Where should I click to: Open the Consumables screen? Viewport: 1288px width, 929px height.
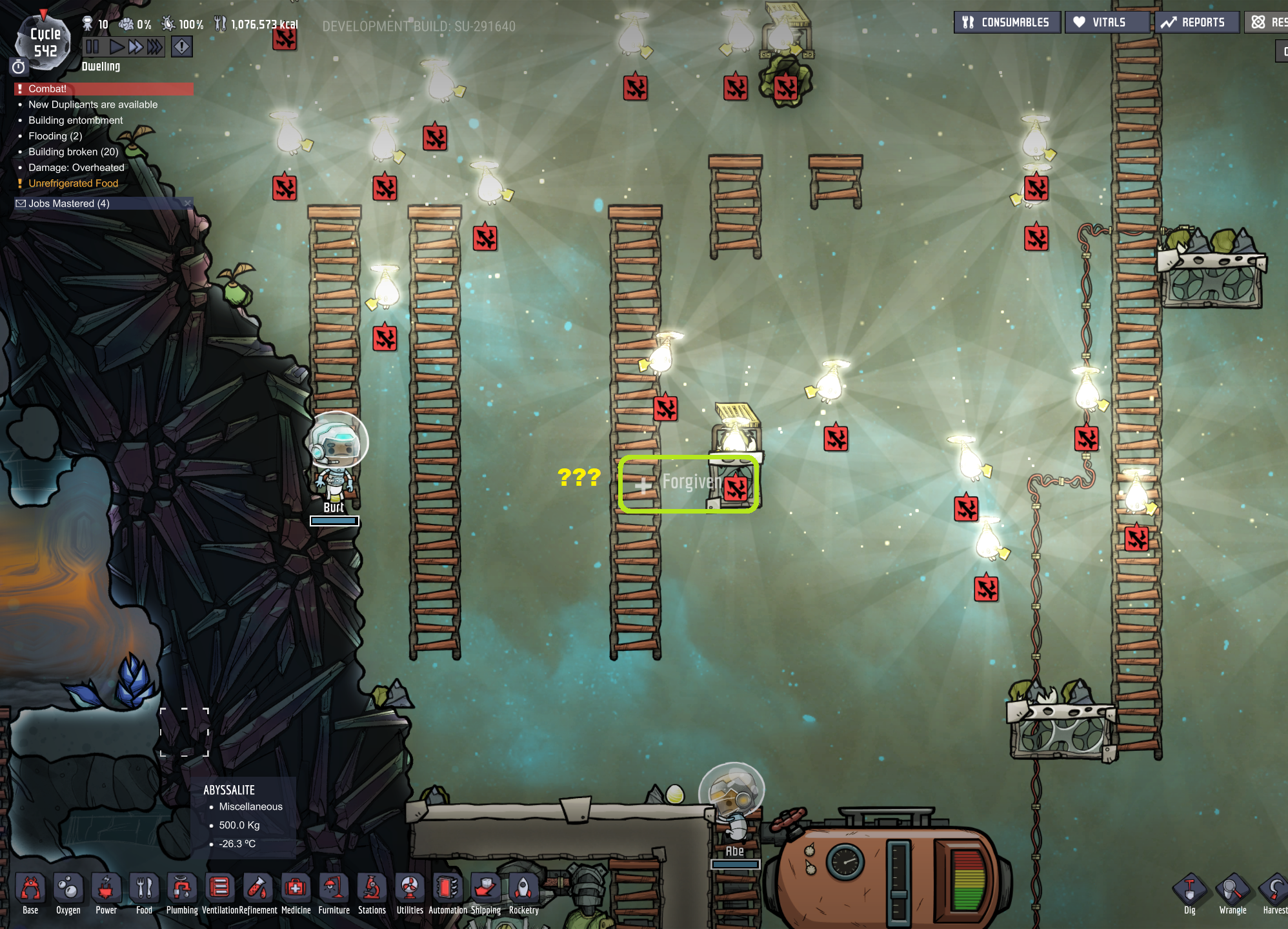pos(1007,23)
